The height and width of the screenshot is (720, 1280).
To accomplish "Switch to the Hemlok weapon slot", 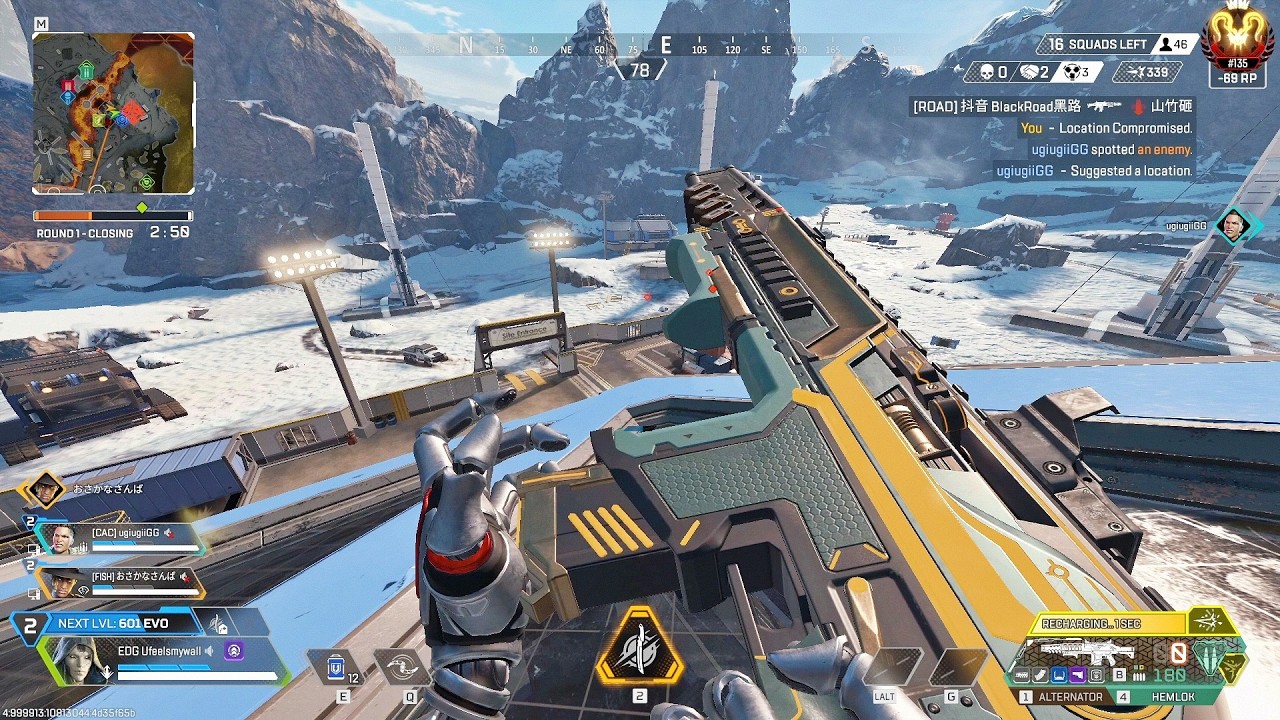I will coord(1168,697).
